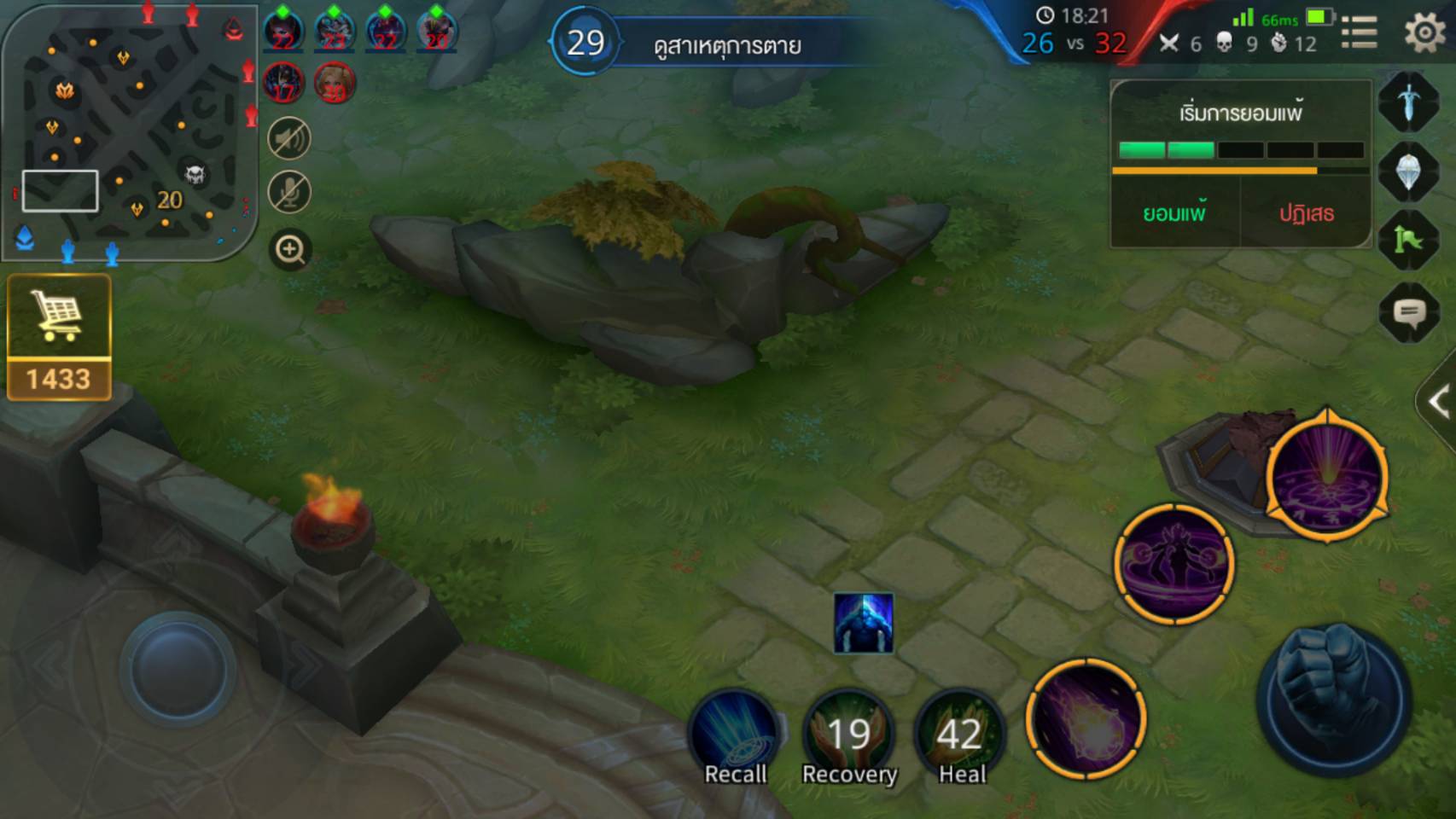This screenshot has height=819, width=1456.
Task: Click the magnifier zoom button
Action: point(290,250)
